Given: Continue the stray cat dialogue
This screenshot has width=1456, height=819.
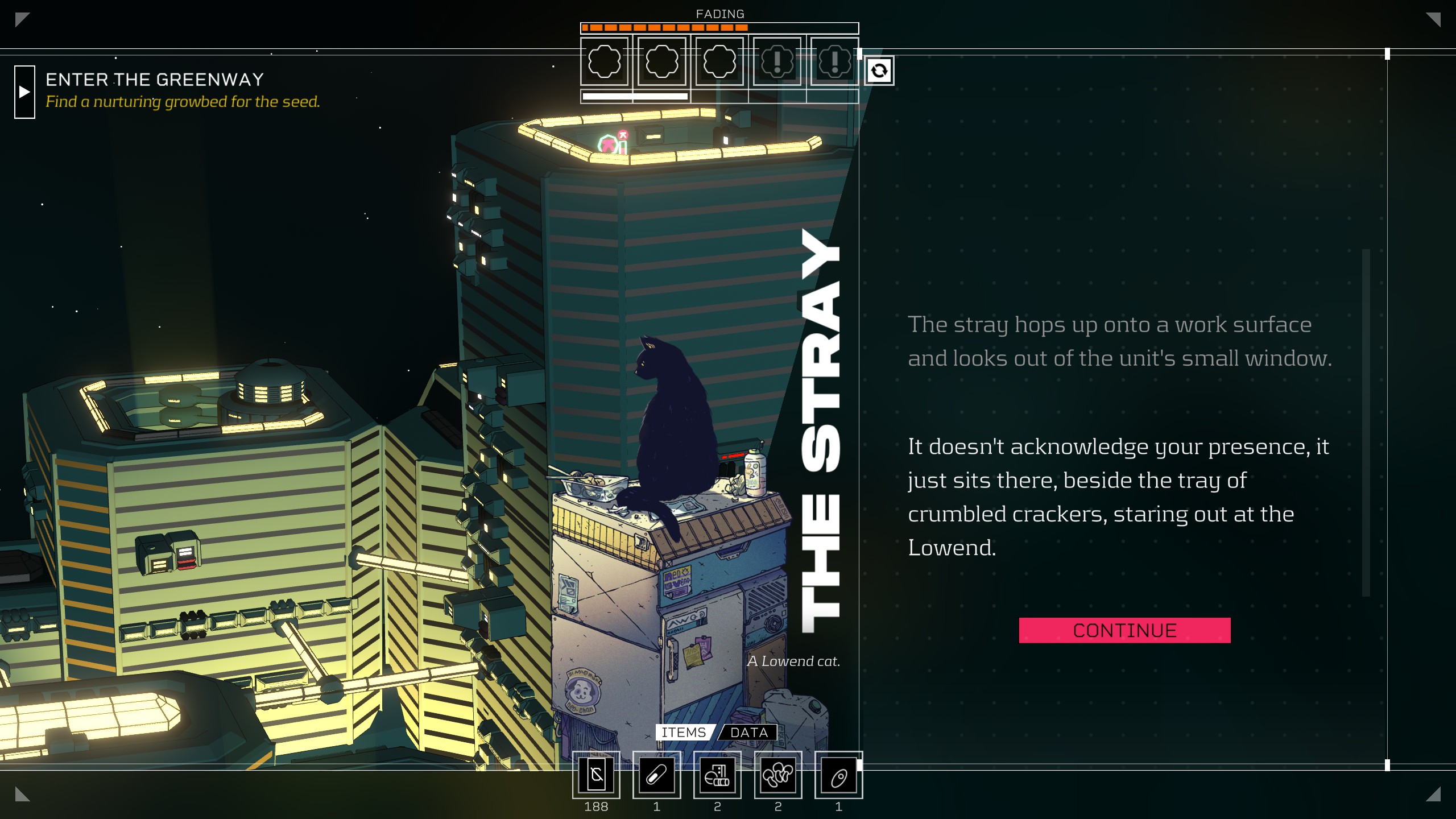Looking at the screenshot, I should pos(1124,630).
